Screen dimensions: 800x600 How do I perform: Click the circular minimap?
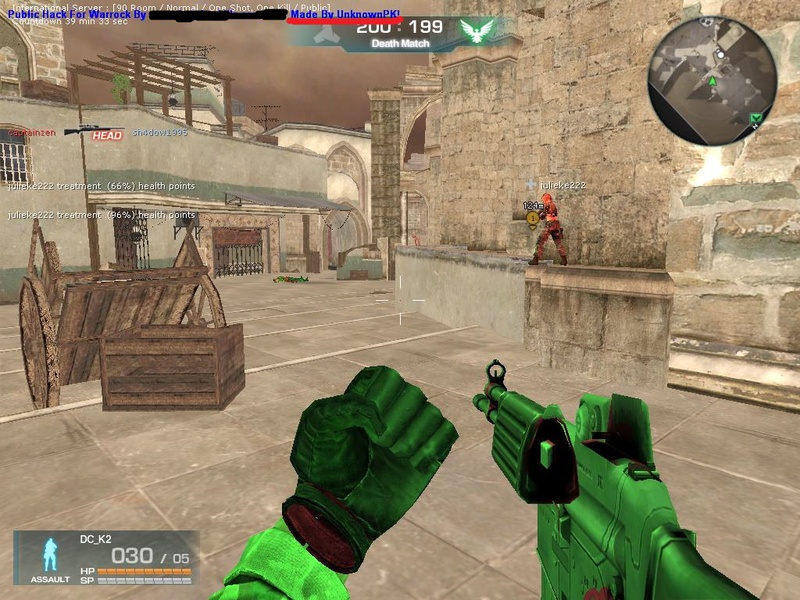(x=712, y=66)
